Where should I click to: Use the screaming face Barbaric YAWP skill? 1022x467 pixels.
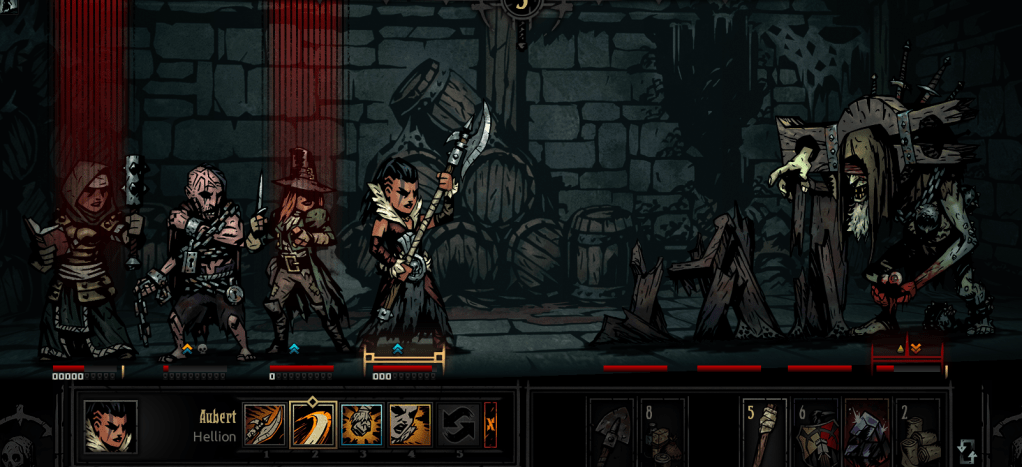pyautogui.click(x=410, y=424)
